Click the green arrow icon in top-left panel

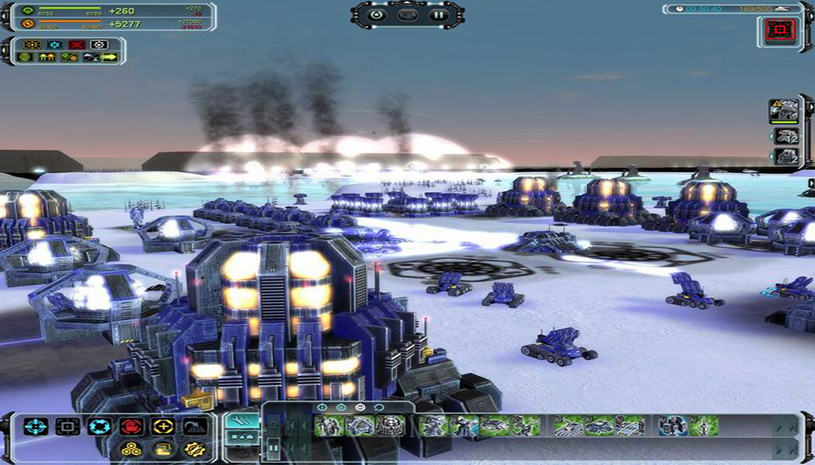pos(109,57)
